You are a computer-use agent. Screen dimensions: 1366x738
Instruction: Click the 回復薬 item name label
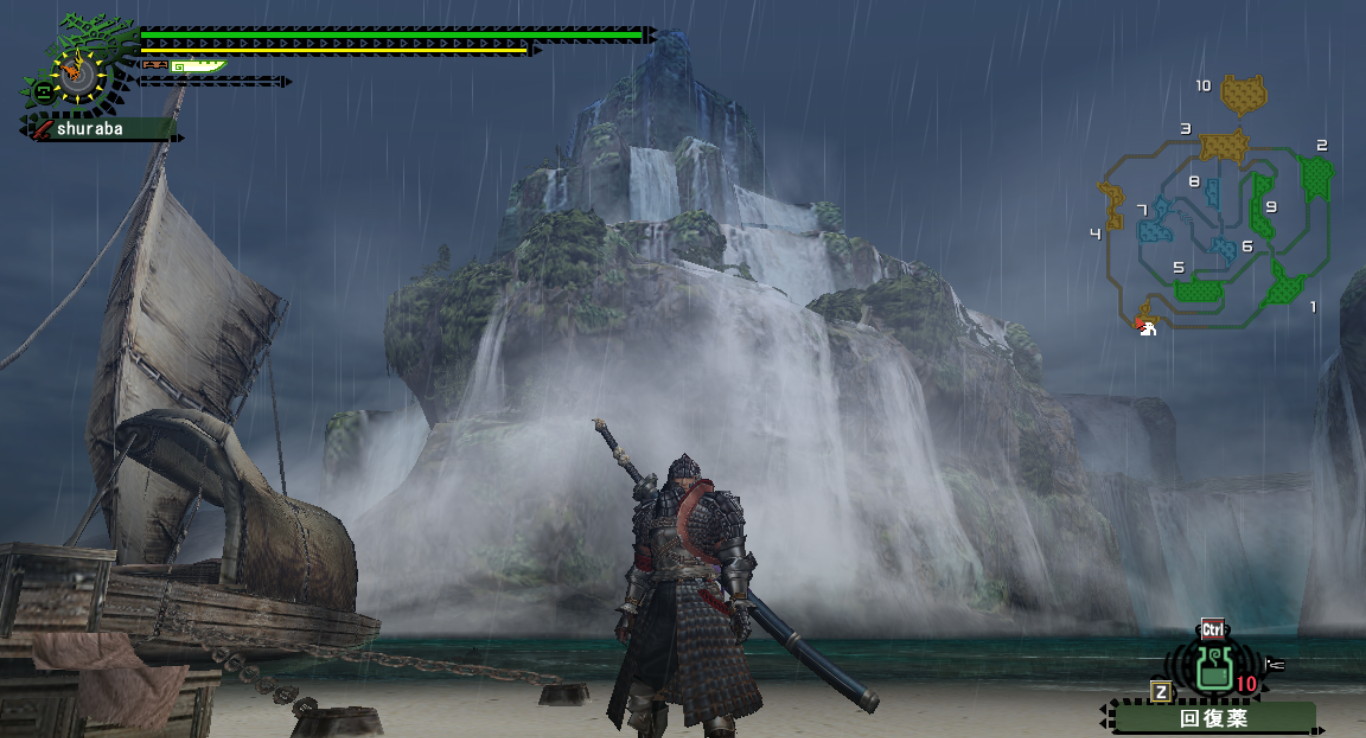1213,718
